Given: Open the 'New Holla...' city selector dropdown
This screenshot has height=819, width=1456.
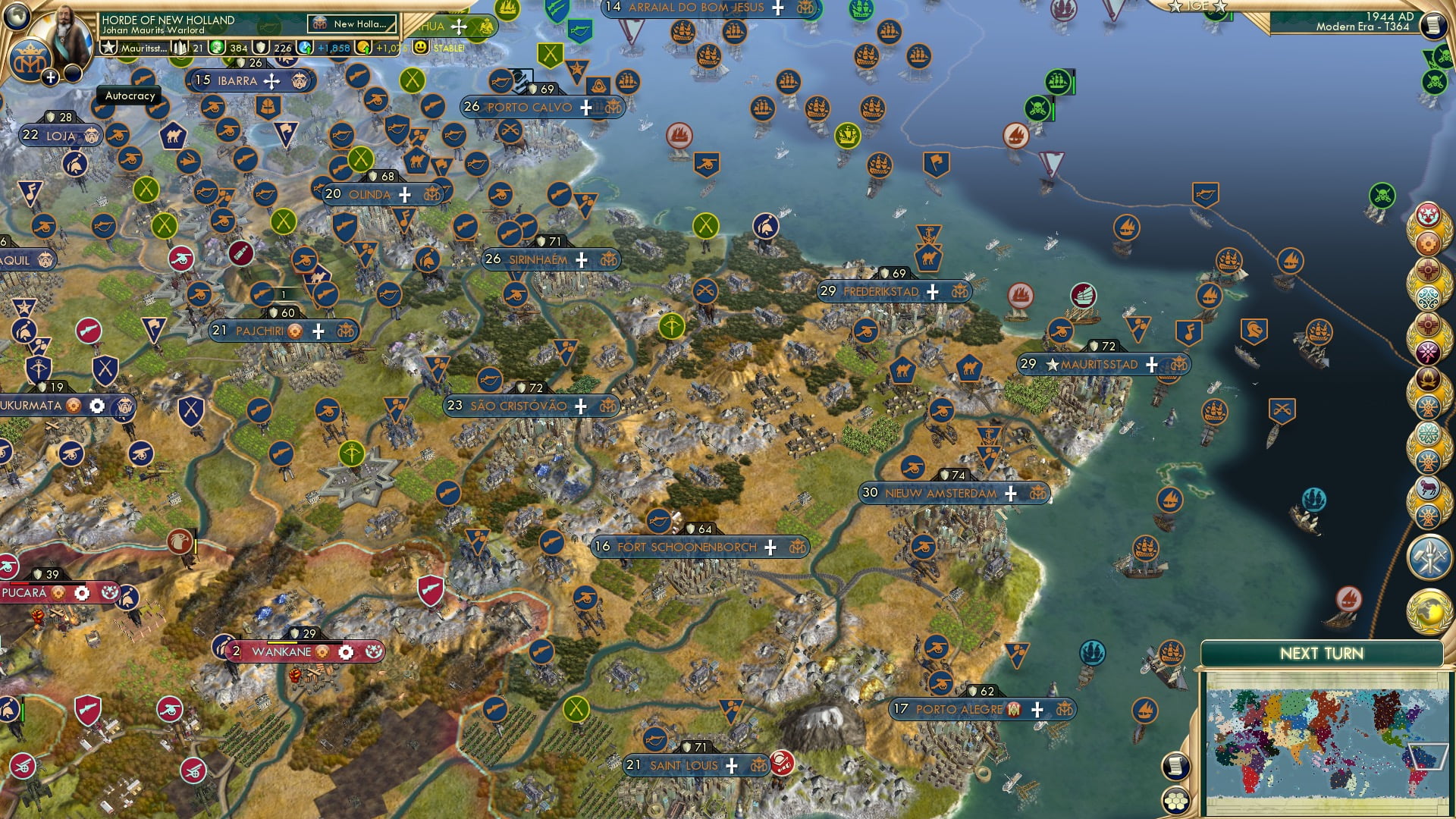Looking at the screenshot, I should pos(351,24).
